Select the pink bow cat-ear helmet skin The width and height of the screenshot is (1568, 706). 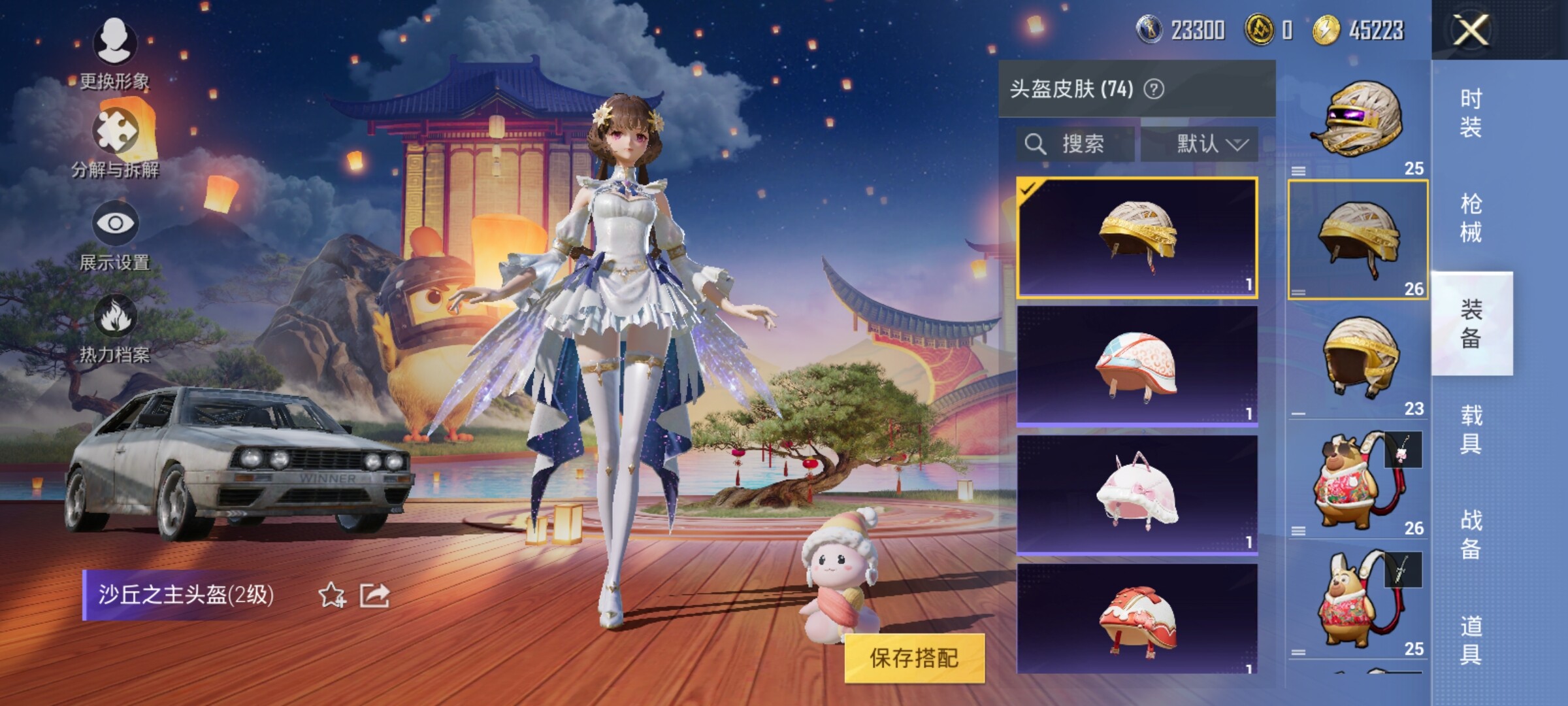tap(1137, 494)
